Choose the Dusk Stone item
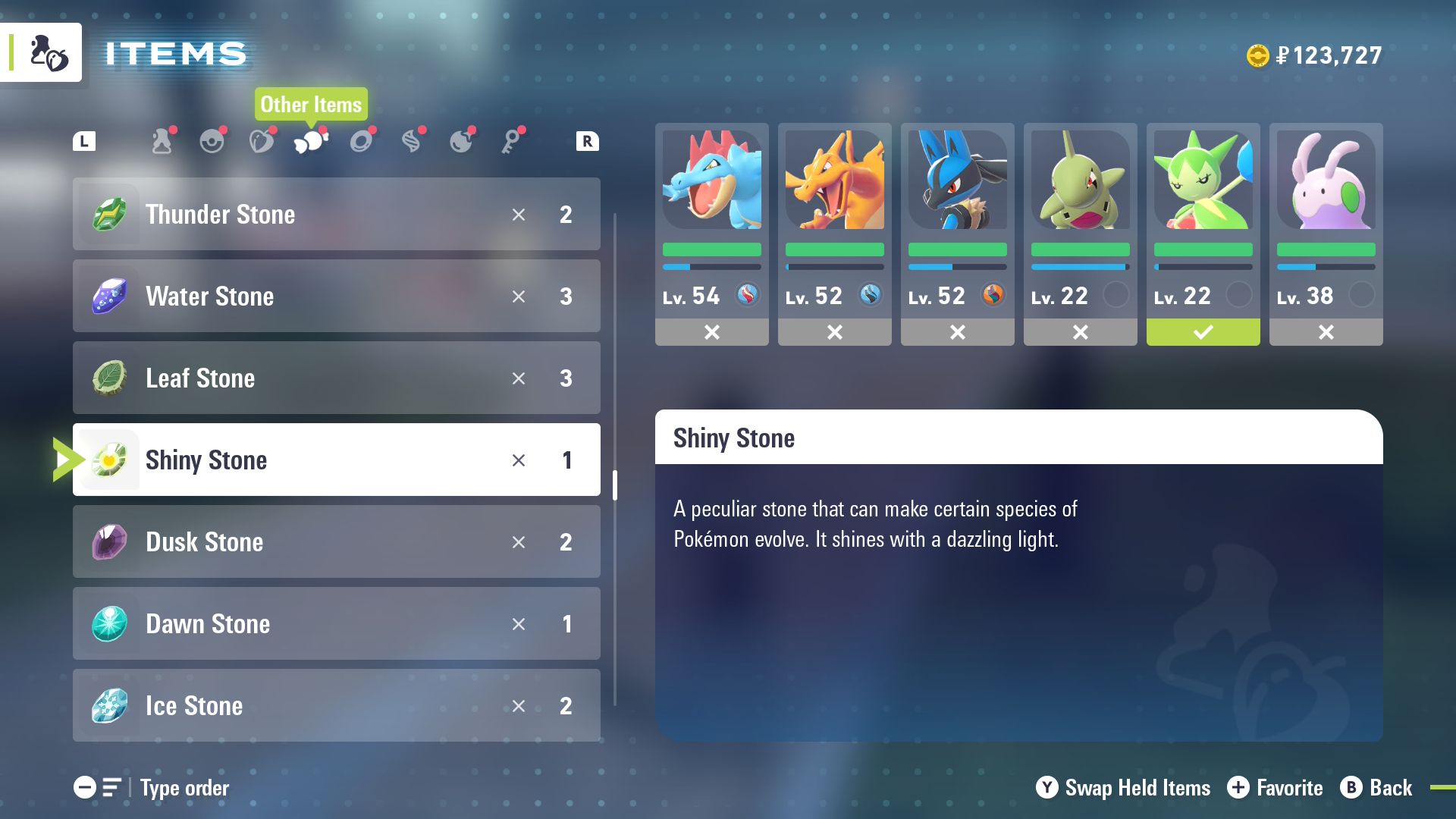 tap(336, 542)
